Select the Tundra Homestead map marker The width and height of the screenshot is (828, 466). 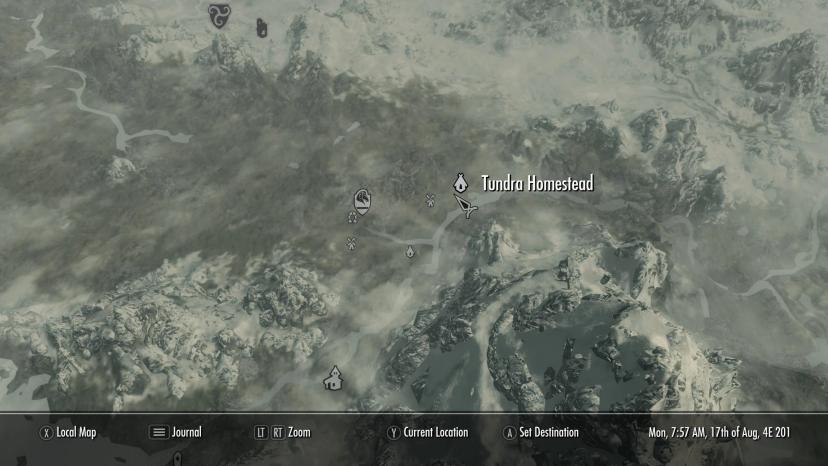pos(461,183)
